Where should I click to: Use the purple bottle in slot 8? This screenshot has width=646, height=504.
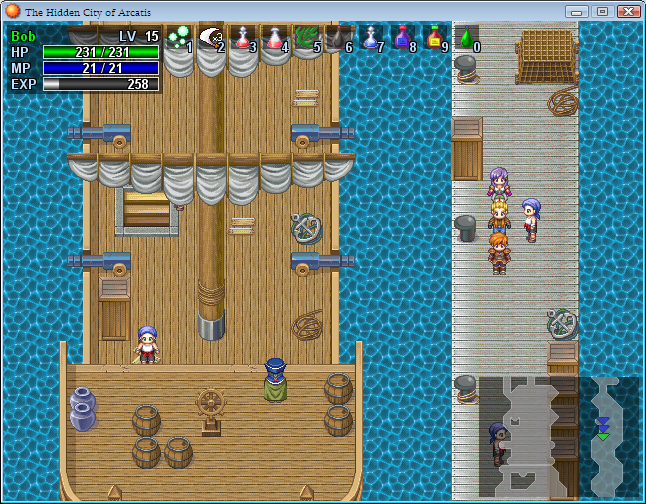point(403,38)
